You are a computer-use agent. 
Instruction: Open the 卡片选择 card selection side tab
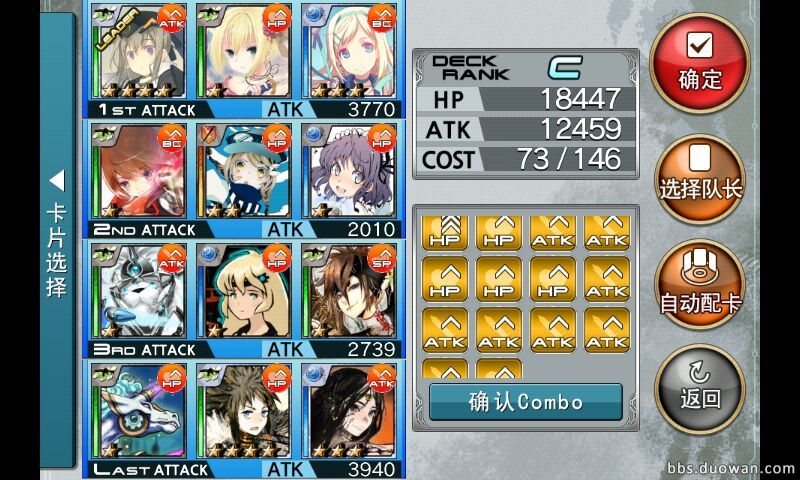click(x=57, y=240)
